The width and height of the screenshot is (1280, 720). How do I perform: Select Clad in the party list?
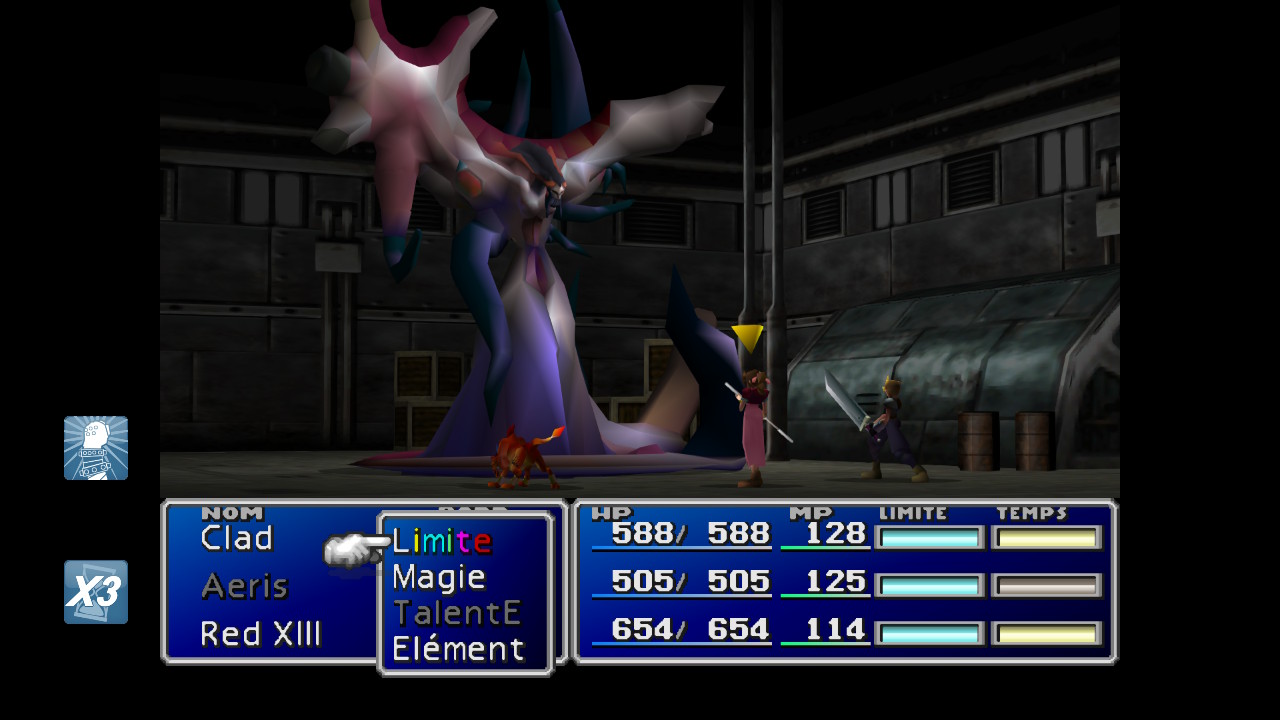click(237, 538)
